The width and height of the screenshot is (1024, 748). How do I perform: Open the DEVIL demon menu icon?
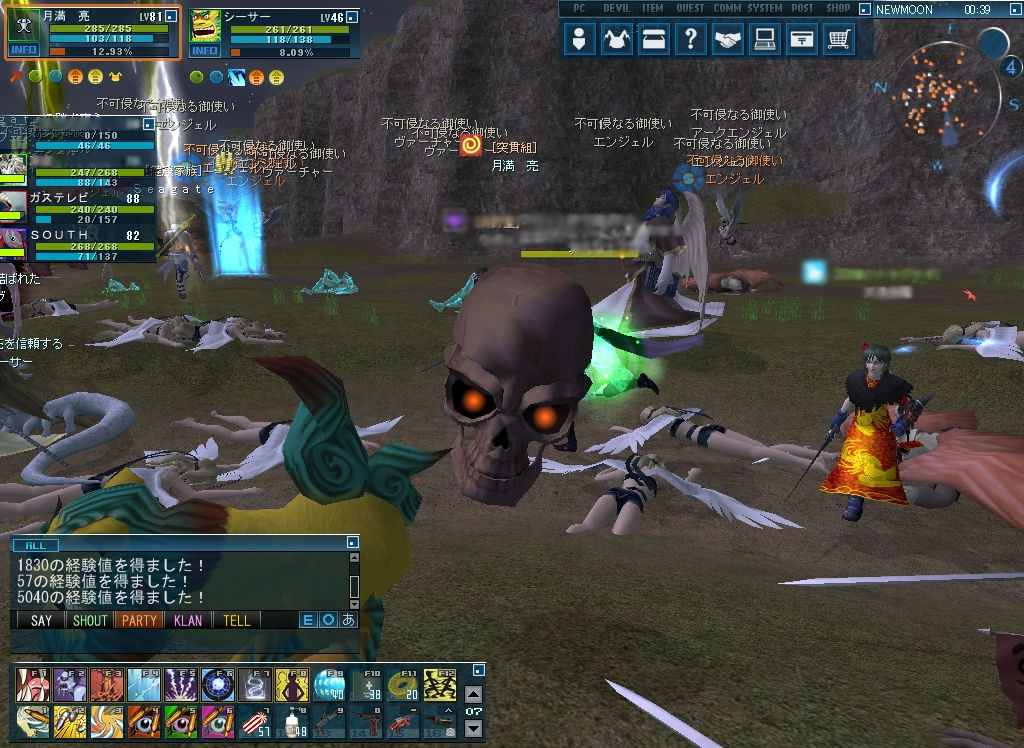tap(617, 40)
